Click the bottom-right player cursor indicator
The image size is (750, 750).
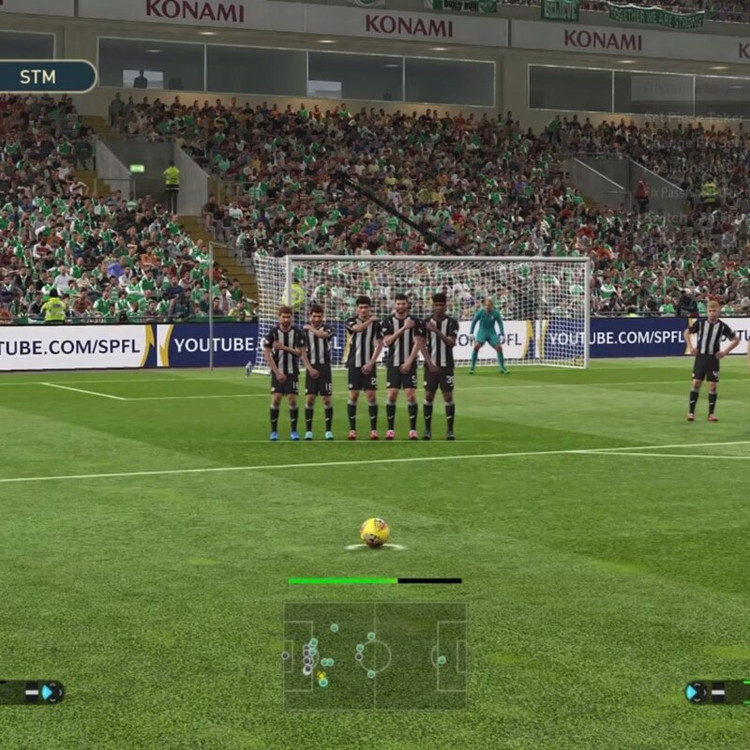pyautogui.click(x=714, y=691)
